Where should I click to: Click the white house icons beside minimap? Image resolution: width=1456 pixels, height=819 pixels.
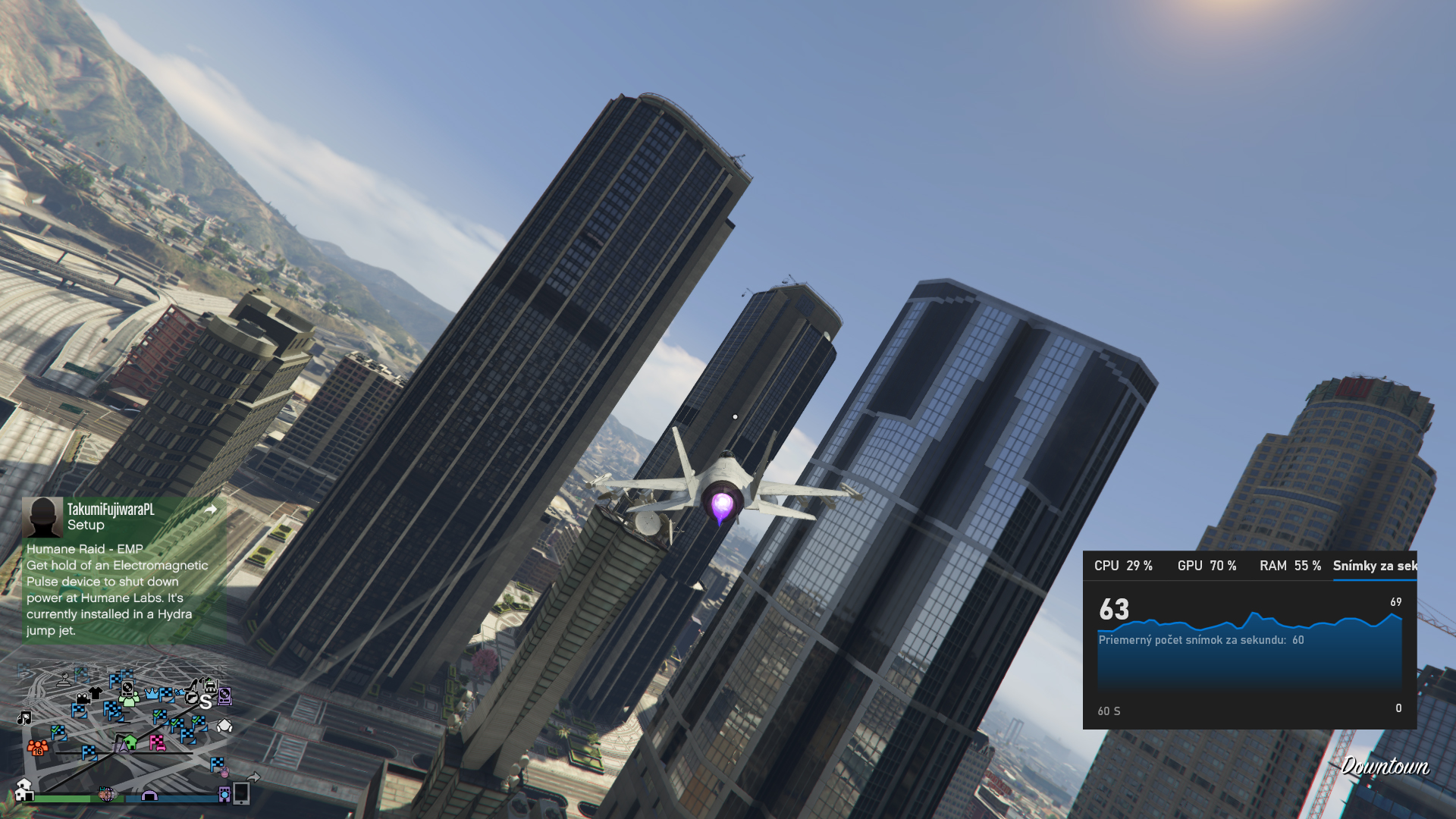[x=24, y=789]
